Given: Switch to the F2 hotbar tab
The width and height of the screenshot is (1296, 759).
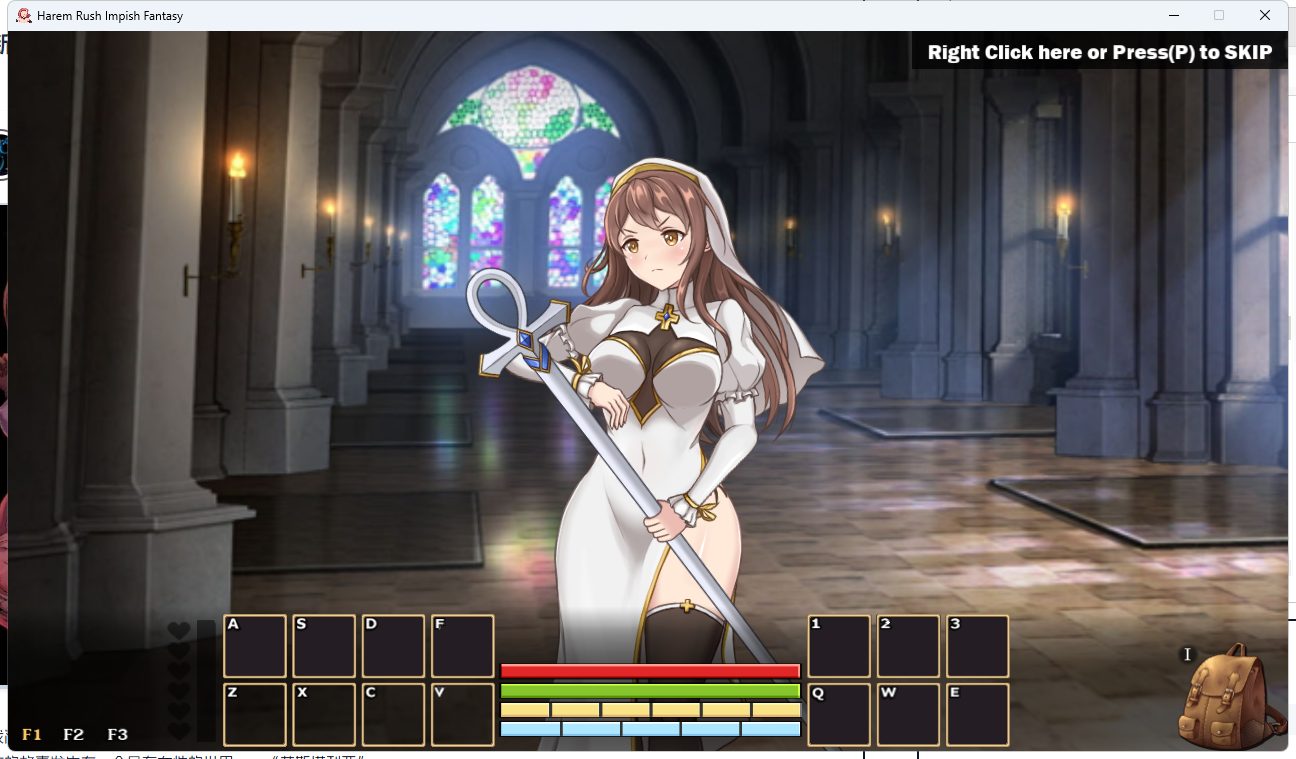Looking at the screenshot, I should pyautogui.click(x=72, y=734).
